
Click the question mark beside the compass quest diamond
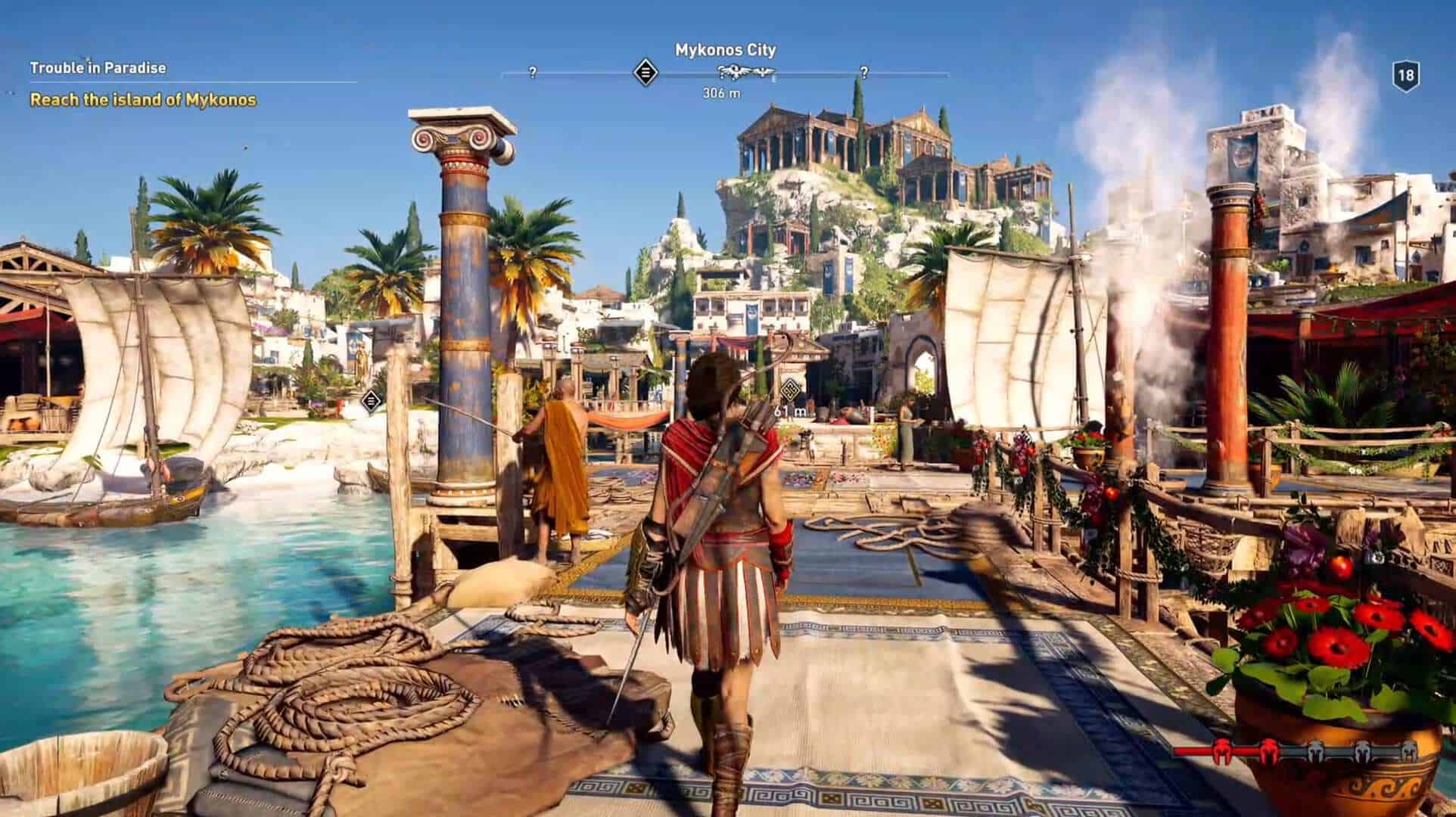pyautogui.click(x=533, y=73)
